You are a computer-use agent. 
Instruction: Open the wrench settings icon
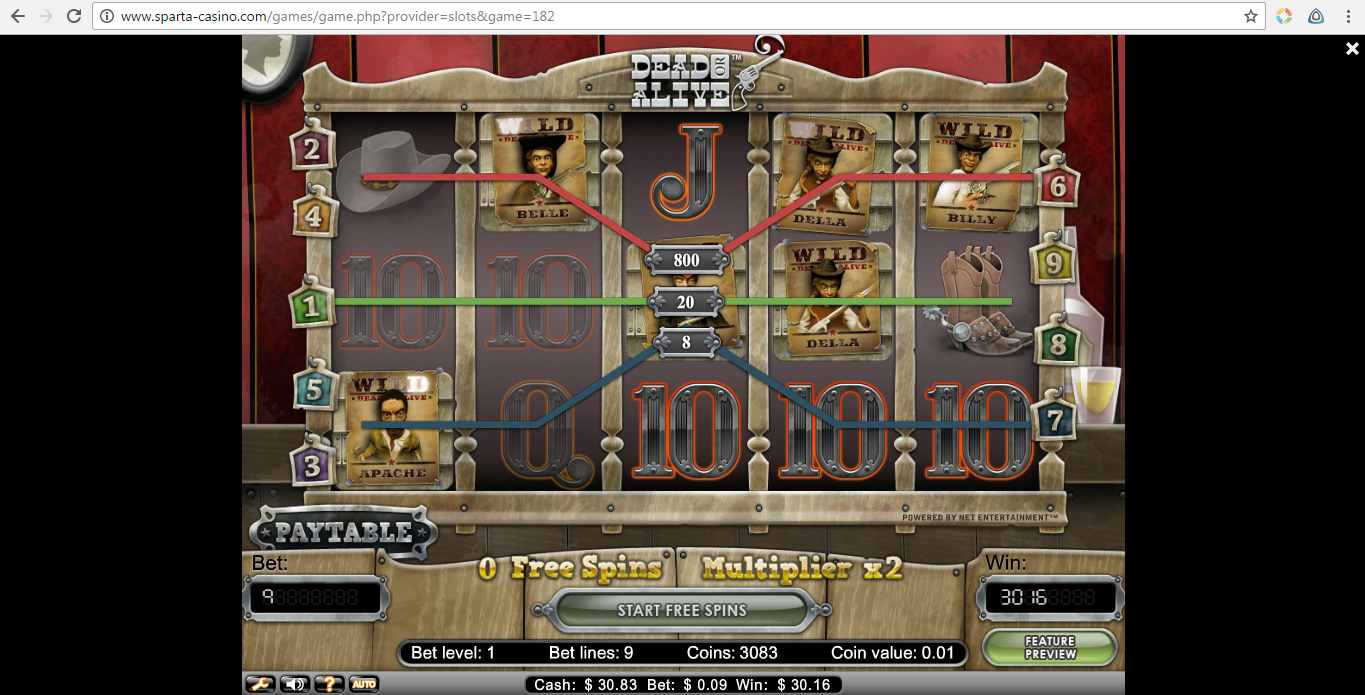point(260,684)
